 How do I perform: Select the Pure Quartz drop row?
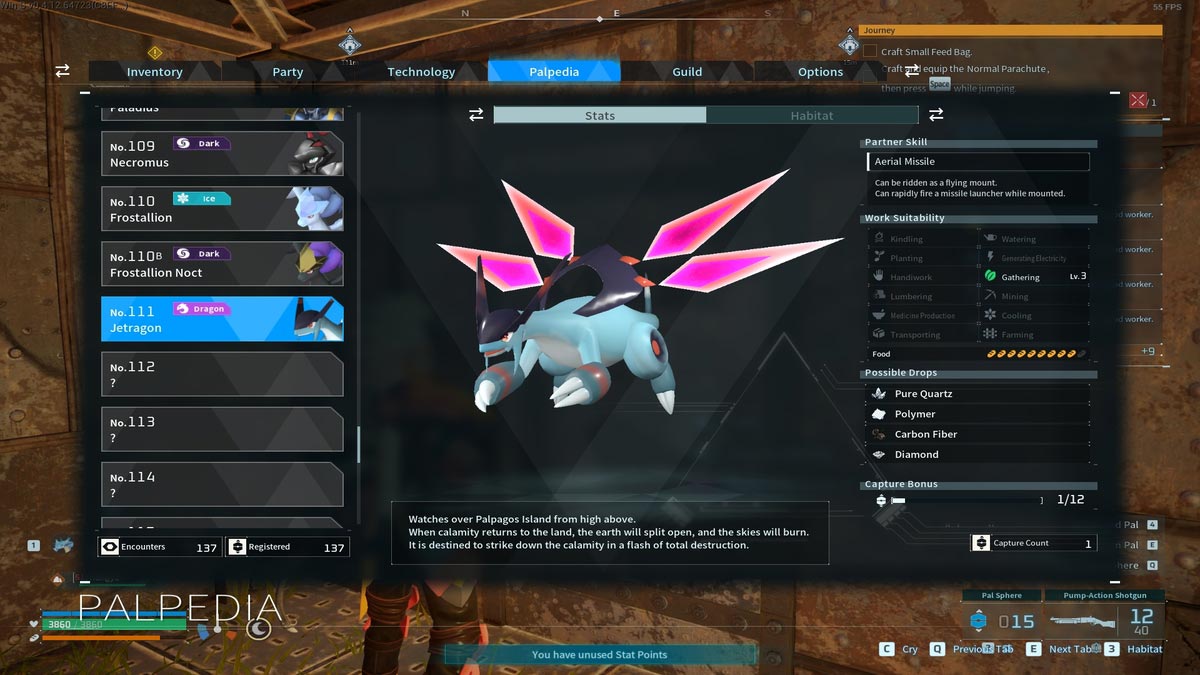coord(977,394)
